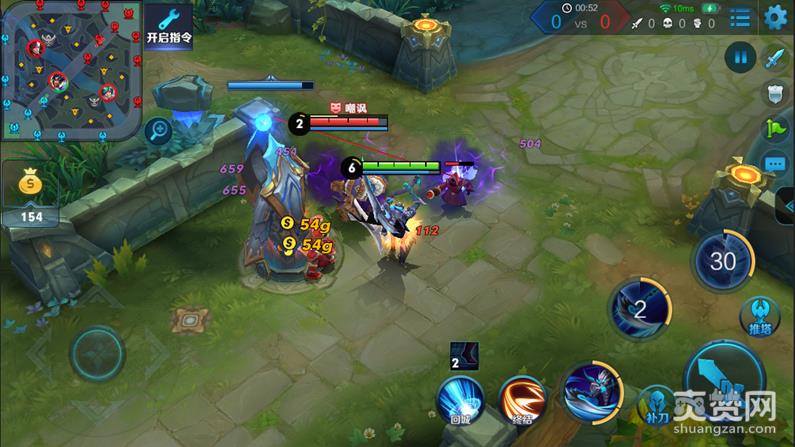This screenshot has width=795, height=447.
Task: Select the 补刀 last-hit button
Action: [x=656, y=405]
